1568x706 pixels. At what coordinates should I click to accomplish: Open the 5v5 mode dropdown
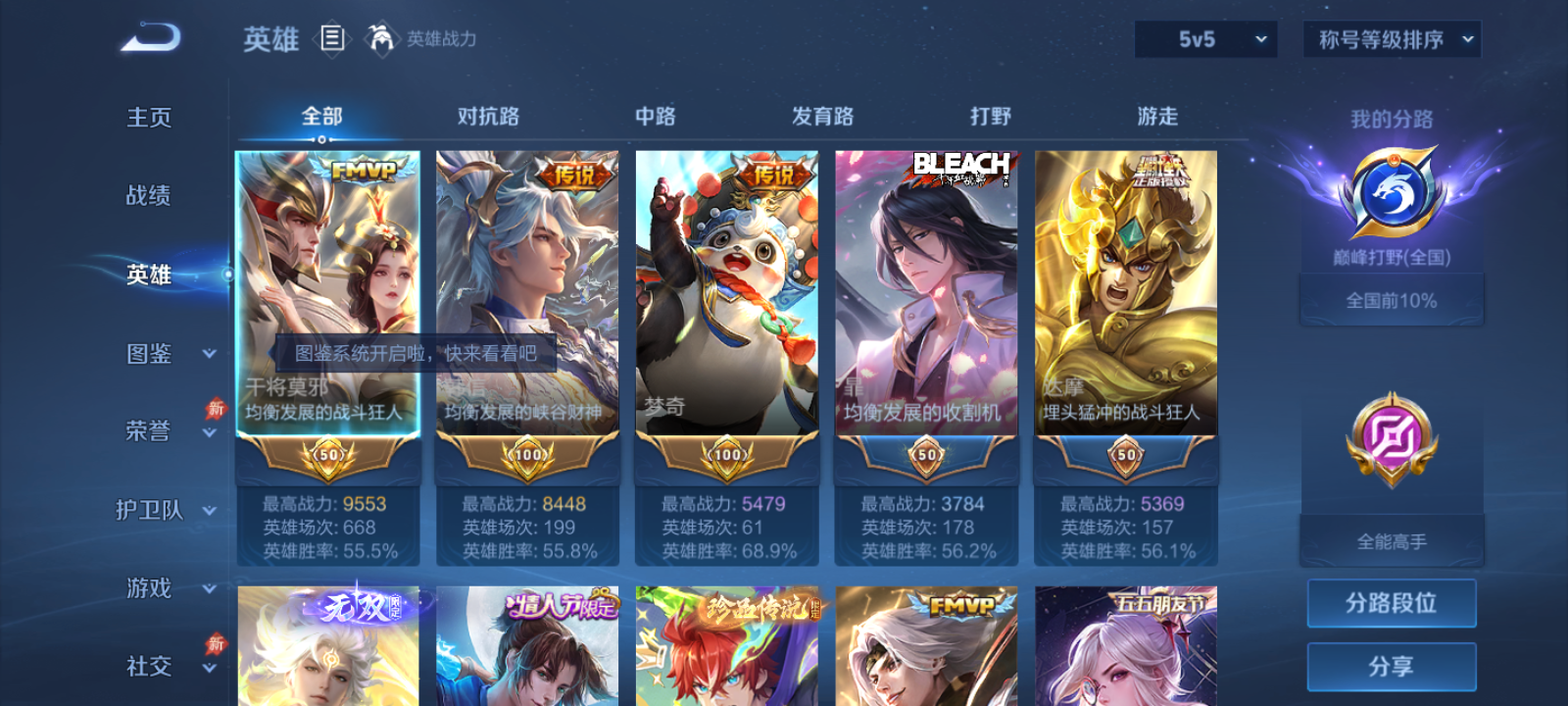click(x=1204, y=39)
